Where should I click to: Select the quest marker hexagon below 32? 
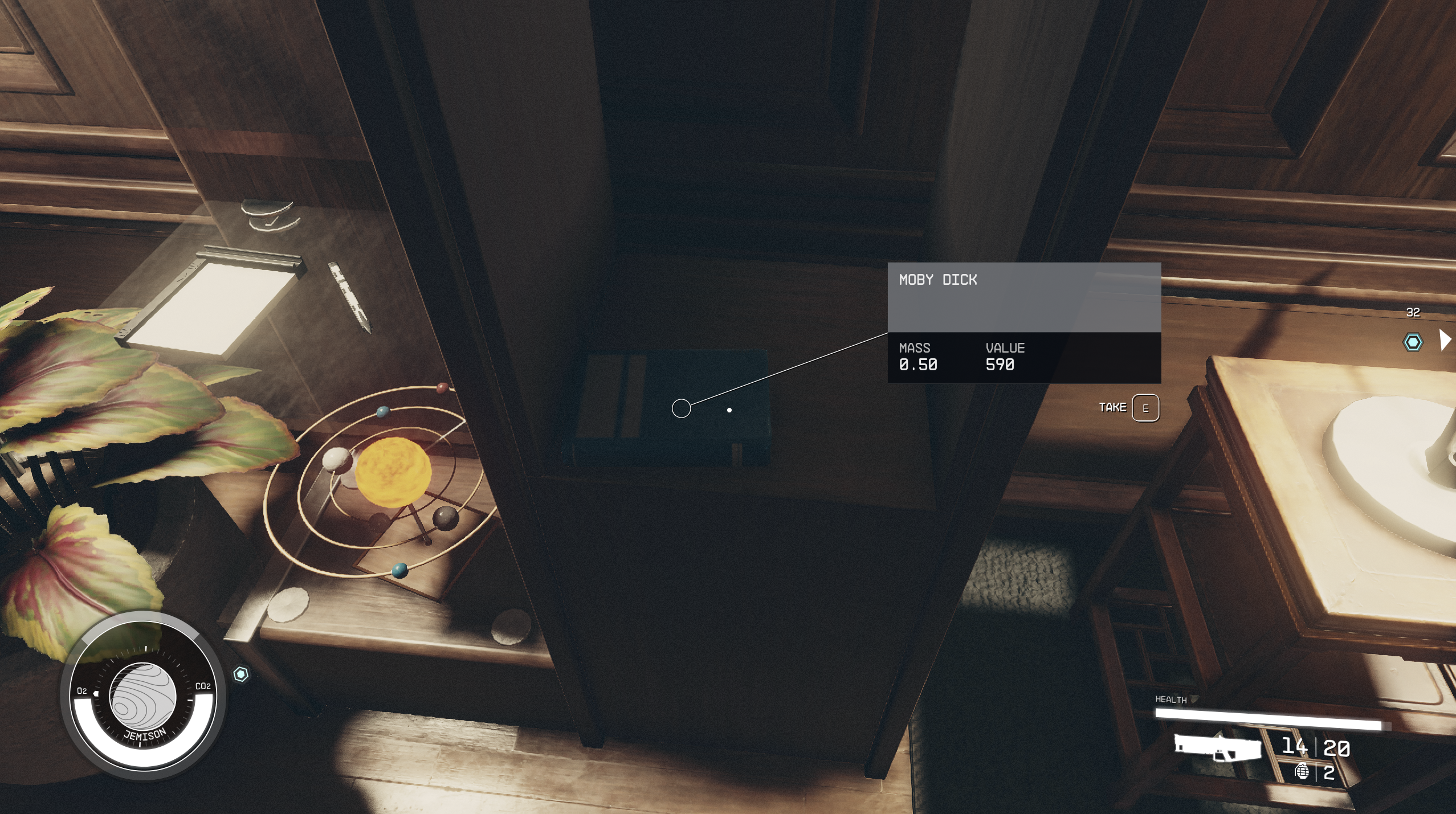[1412, 342]
